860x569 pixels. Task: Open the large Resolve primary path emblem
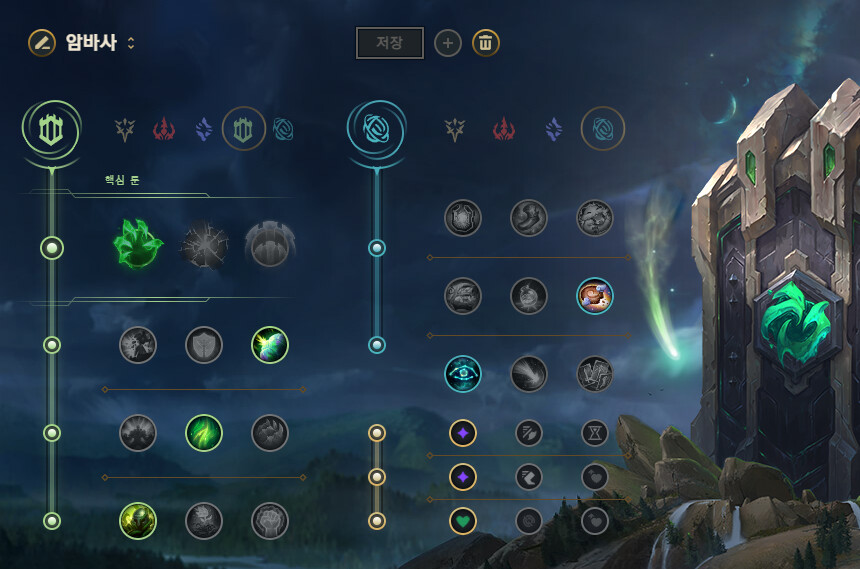(51, 128)
